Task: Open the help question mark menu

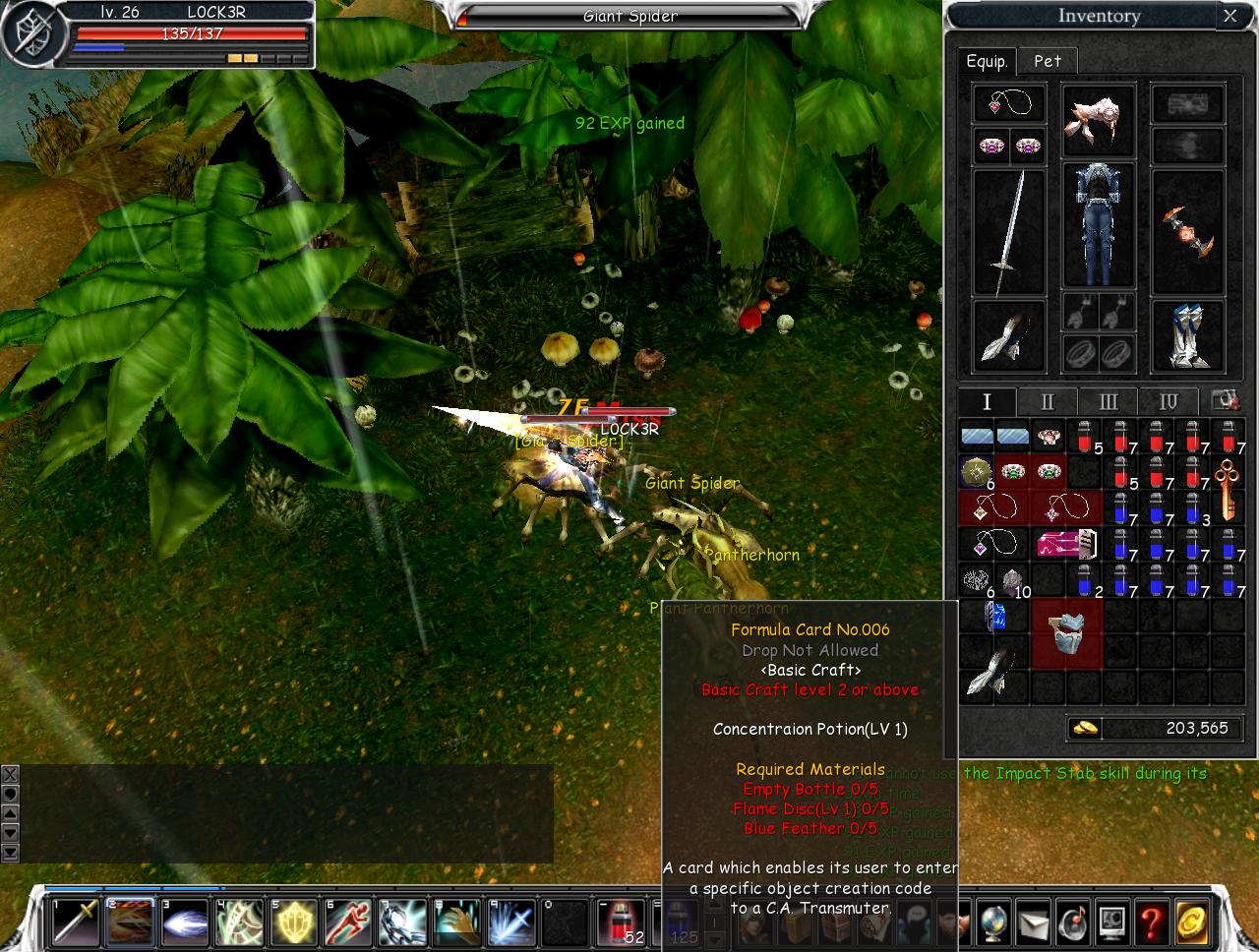Action: point(1152,922)
